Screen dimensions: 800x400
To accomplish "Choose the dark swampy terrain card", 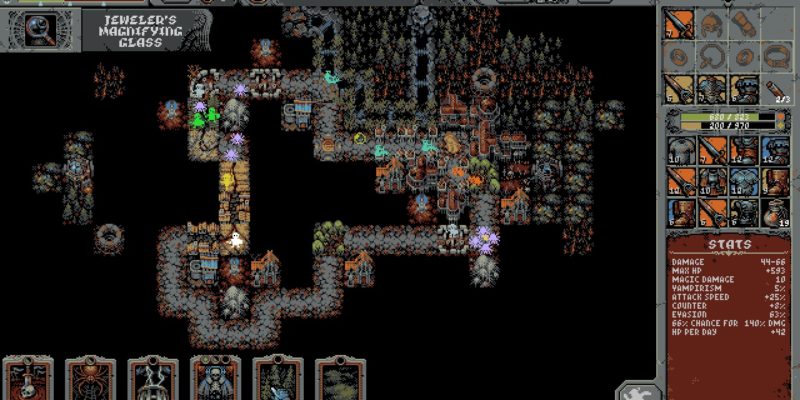I will [340, 380].
